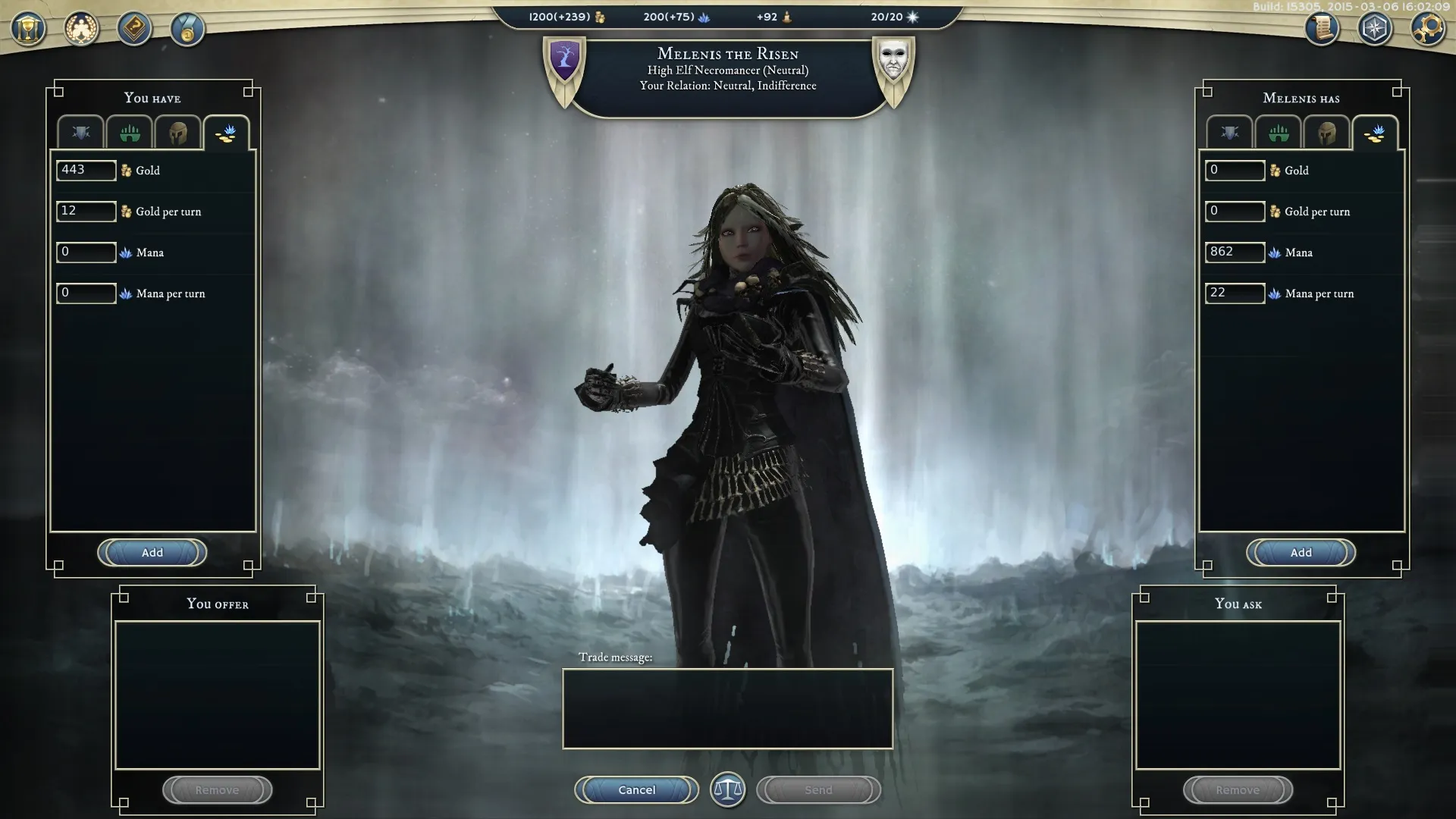This screenshot has width=1456, height=819.
Task: Click the gold coin icon at top left
Action: point(187,30)
